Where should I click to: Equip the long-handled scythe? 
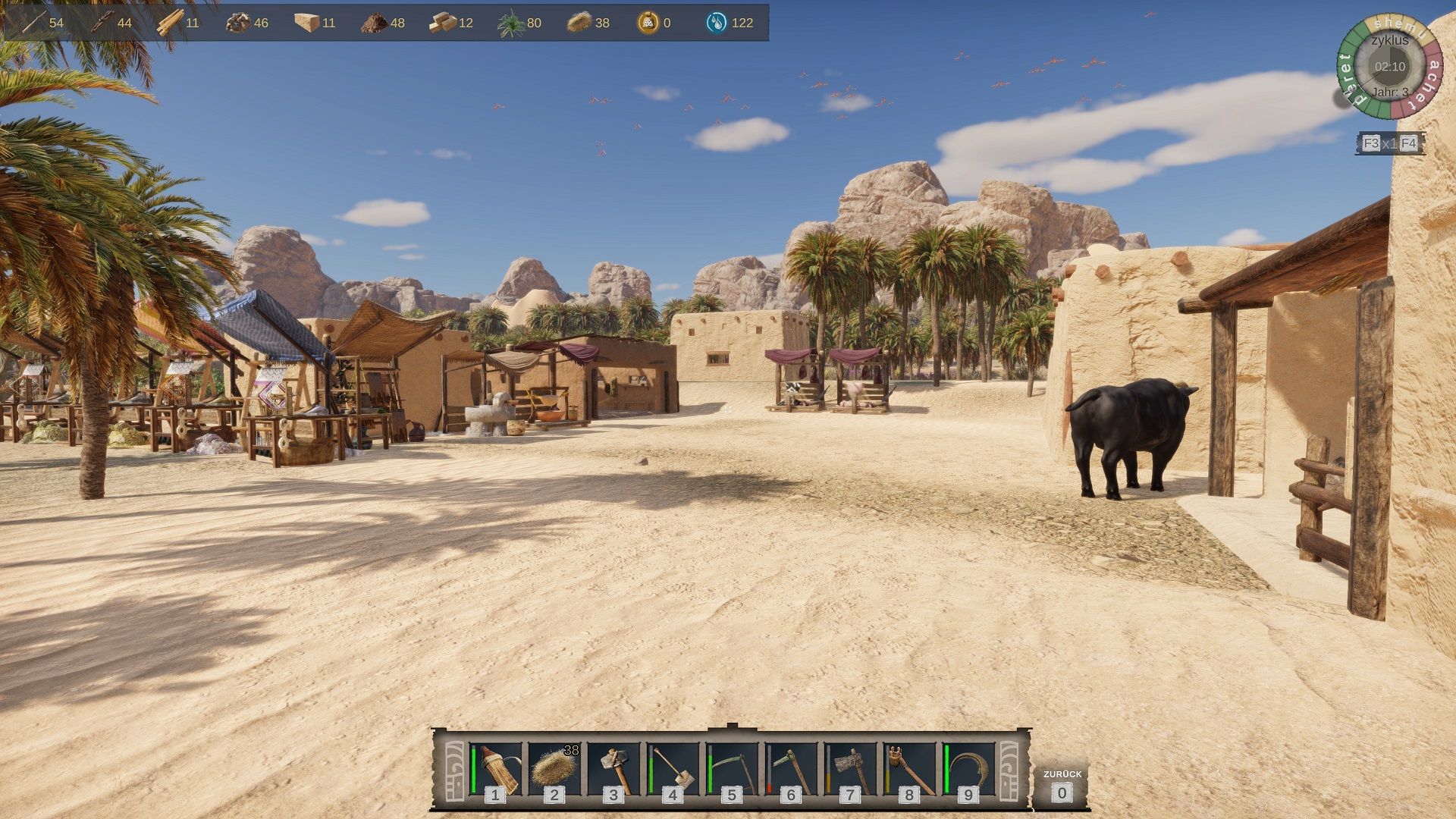tap(732, 770)
